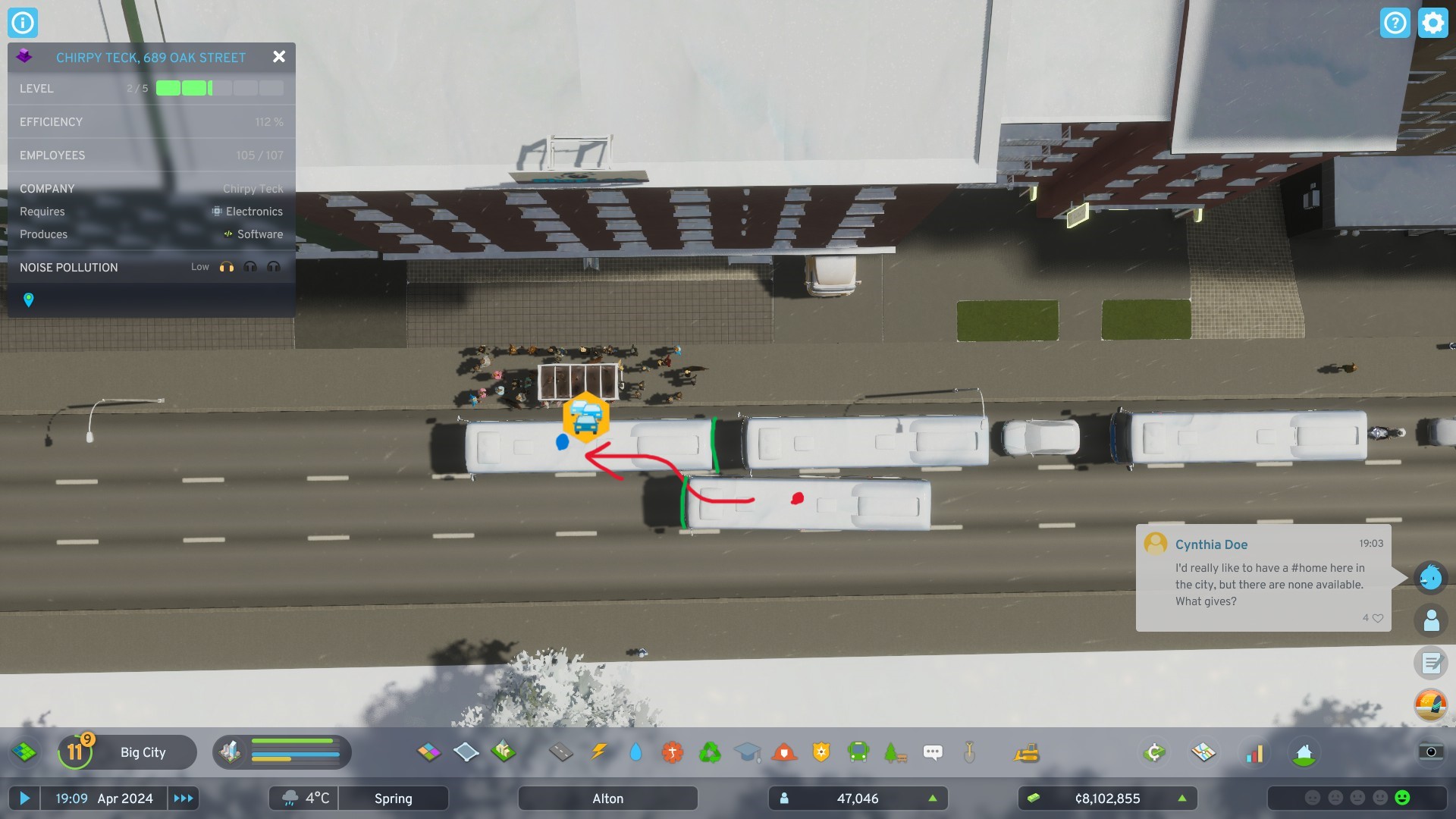Expand the Chirper feed via the bird icon
This screenshot has width=1456, height=819.
[x=1429, y=577]
